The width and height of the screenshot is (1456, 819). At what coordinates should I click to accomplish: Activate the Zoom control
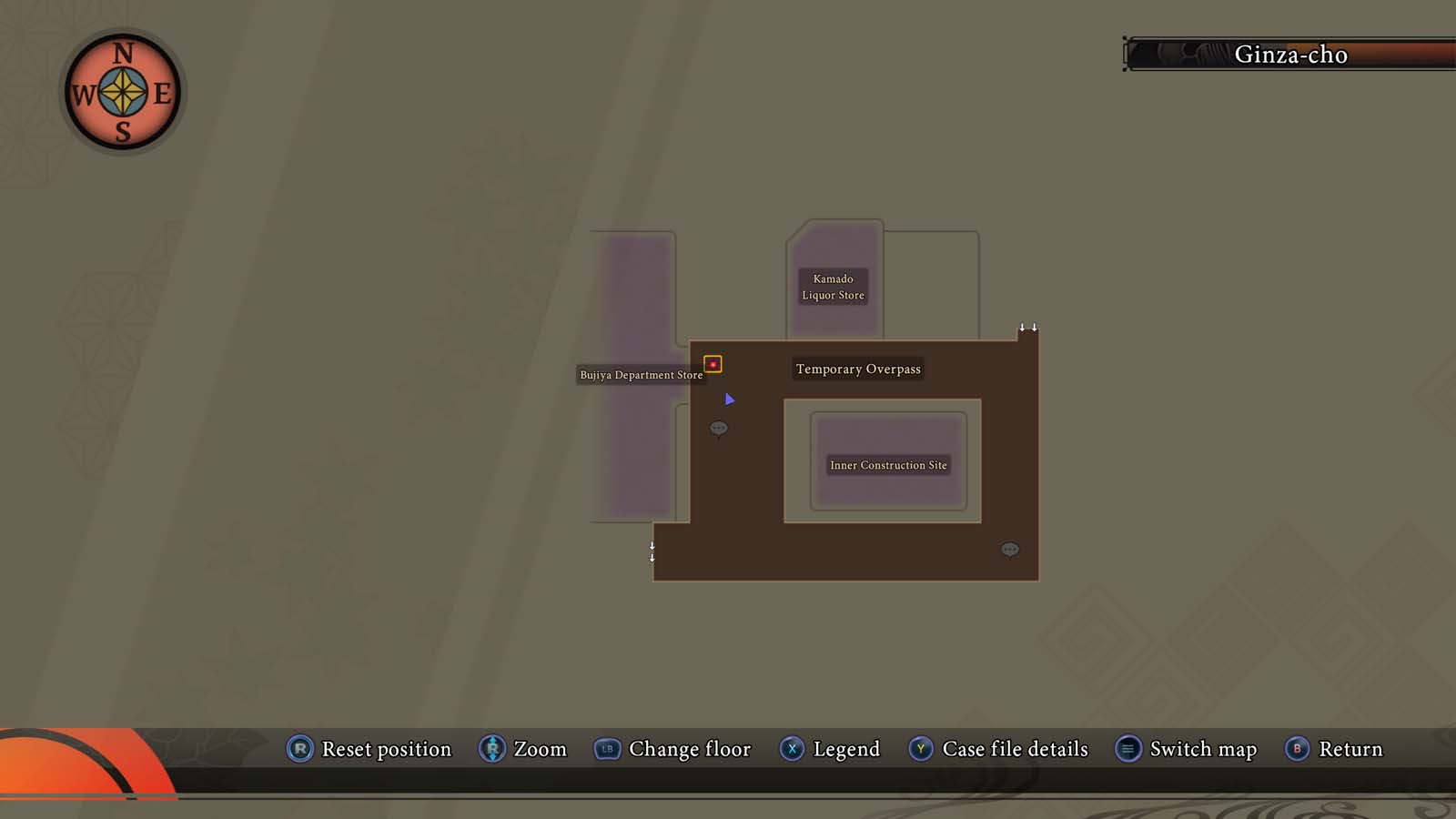click(540, 749)
